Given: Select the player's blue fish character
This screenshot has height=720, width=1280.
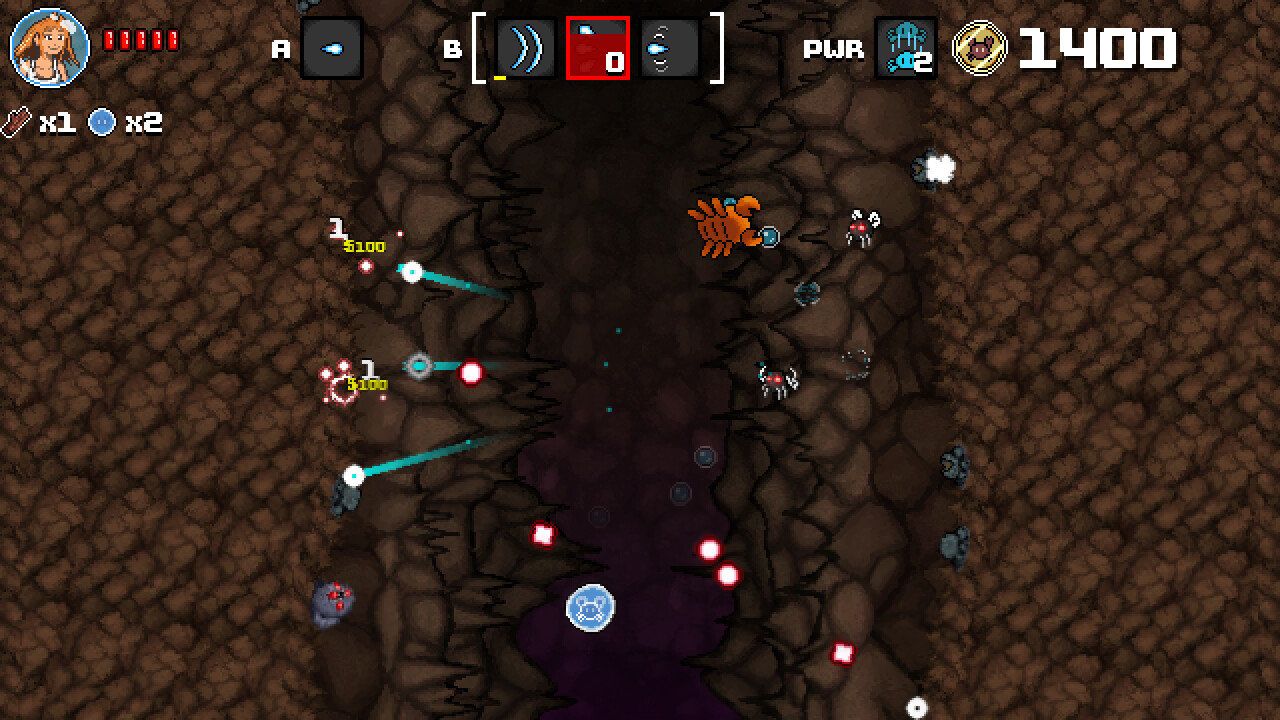Looking at the screenshot, I should click(590, 607).
